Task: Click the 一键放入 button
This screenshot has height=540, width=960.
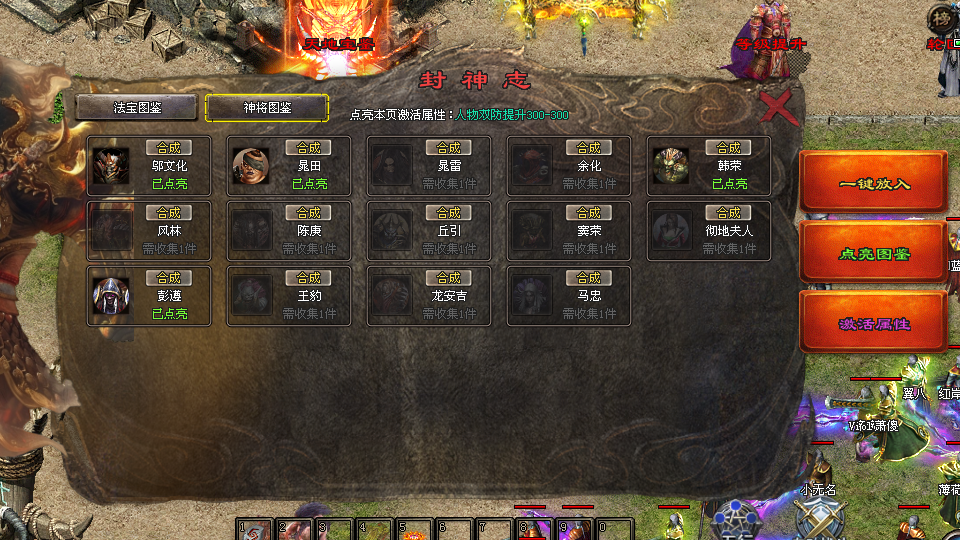Action: (x=873, y=184)
